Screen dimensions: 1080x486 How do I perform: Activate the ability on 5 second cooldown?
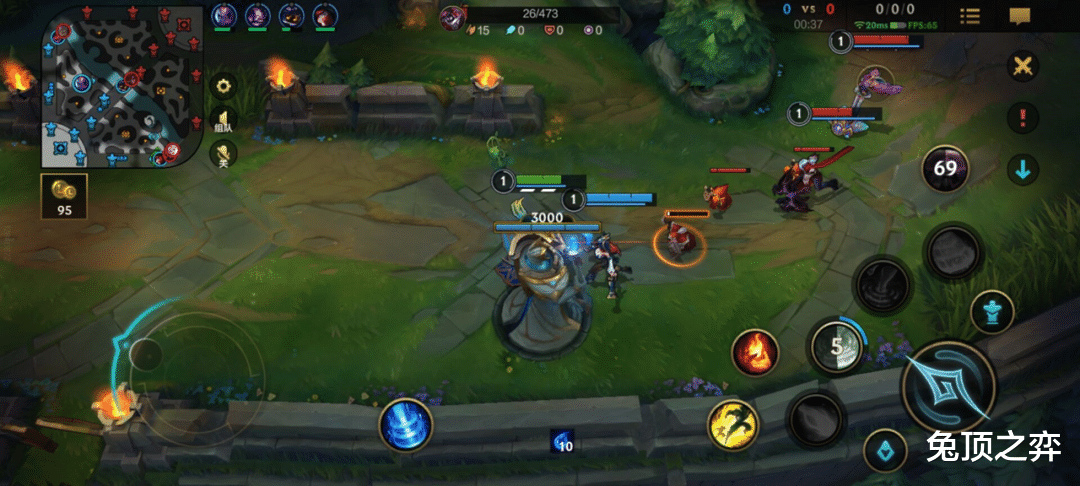coord(834,347)
